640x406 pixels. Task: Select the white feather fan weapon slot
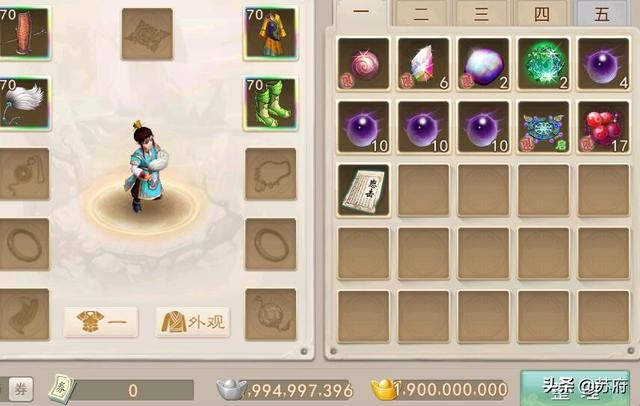[24, 103]
